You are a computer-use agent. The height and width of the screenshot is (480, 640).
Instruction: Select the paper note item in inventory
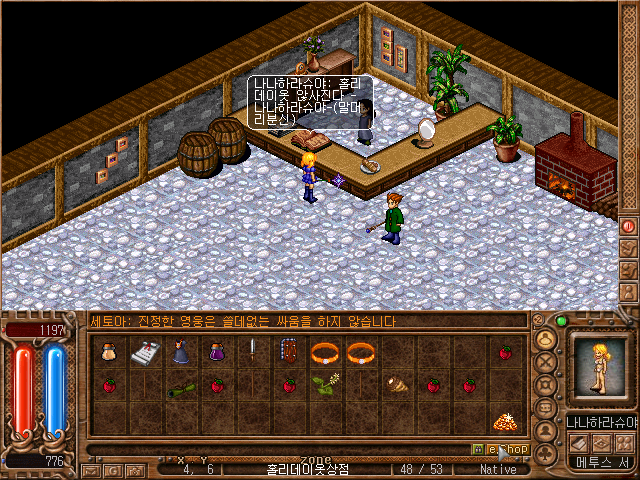144,353
